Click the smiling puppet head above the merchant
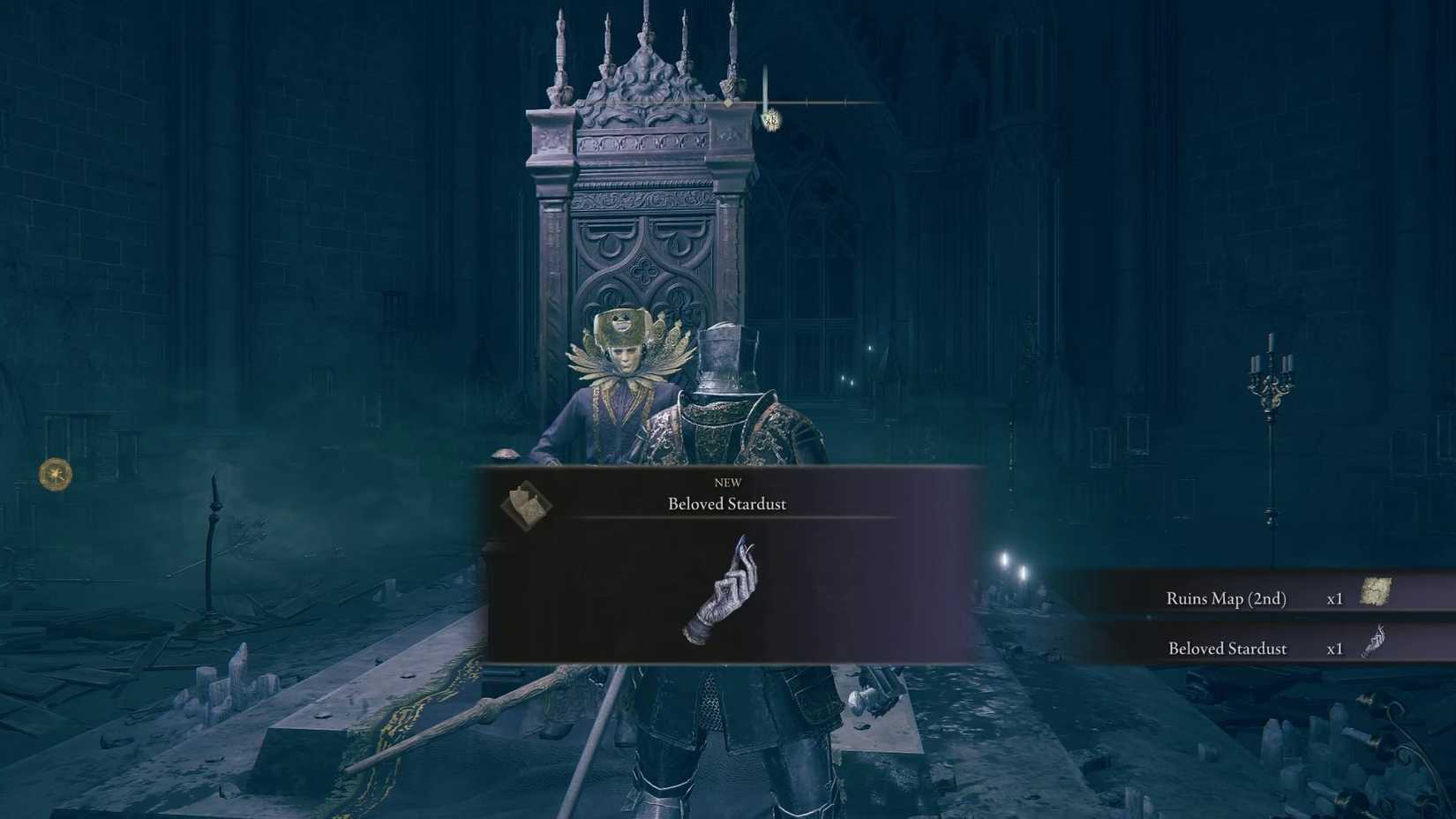 point(623,321)
